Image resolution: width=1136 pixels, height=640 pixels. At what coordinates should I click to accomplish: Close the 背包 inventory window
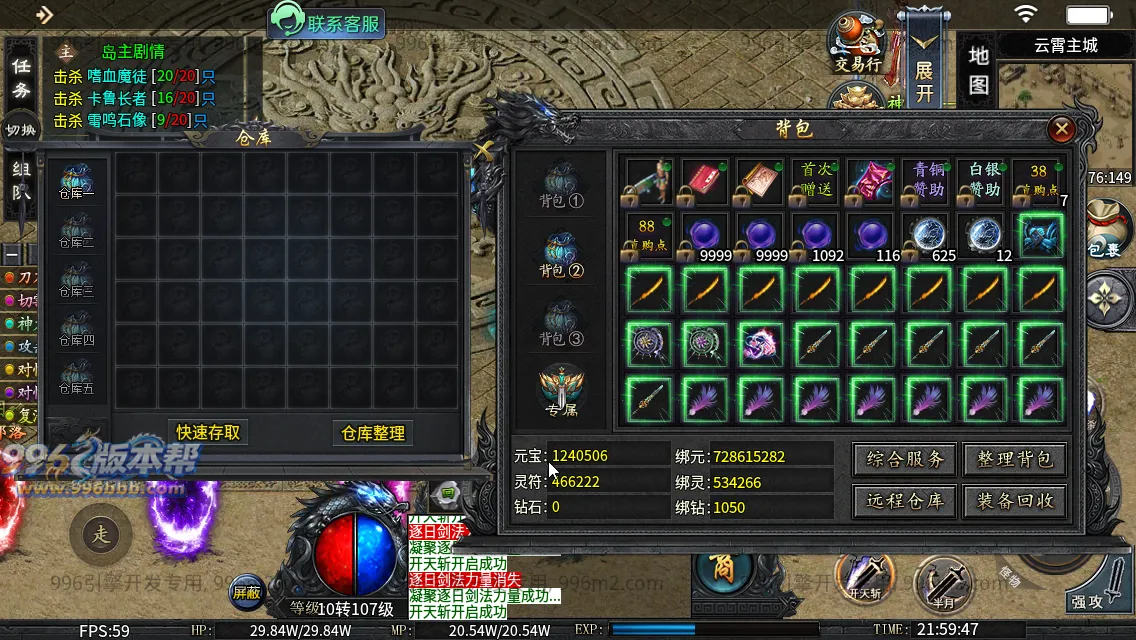[1062, 129]
